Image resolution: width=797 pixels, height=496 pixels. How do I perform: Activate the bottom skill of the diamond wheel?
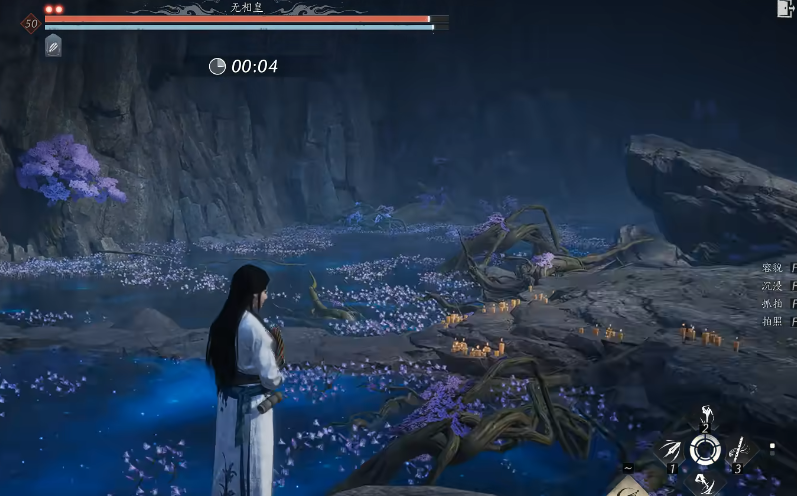[705, 484]
